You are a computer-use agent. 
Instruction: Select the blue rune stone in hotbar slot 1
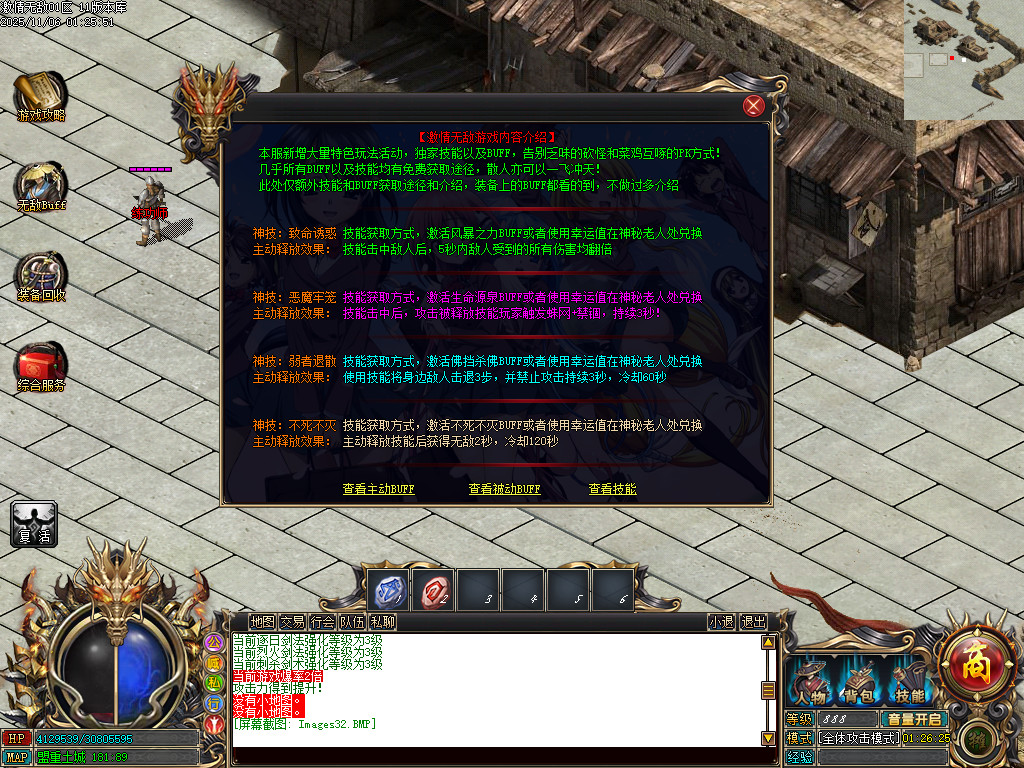click(388, 590)
